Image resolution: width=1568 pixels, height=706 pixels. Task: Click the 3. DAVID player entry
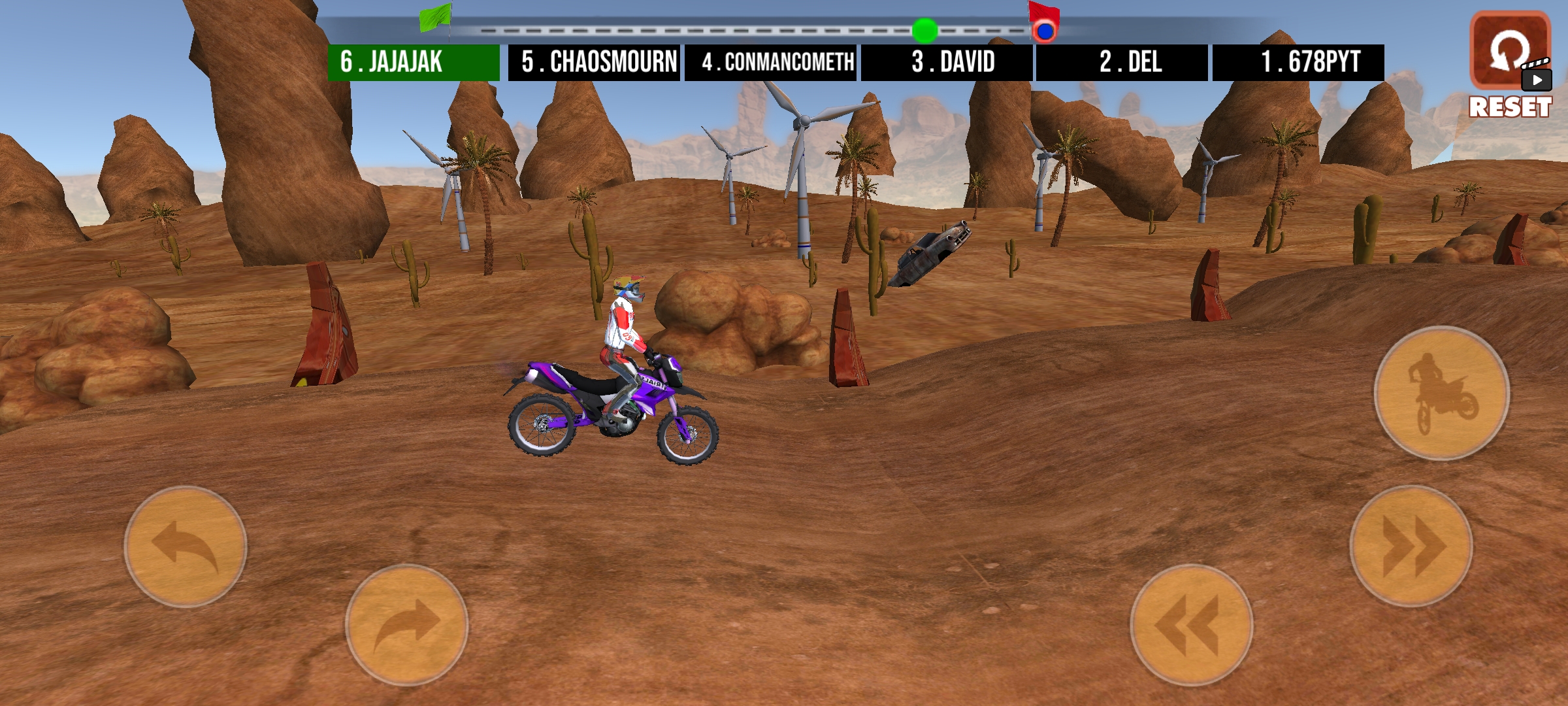[947, 63]
